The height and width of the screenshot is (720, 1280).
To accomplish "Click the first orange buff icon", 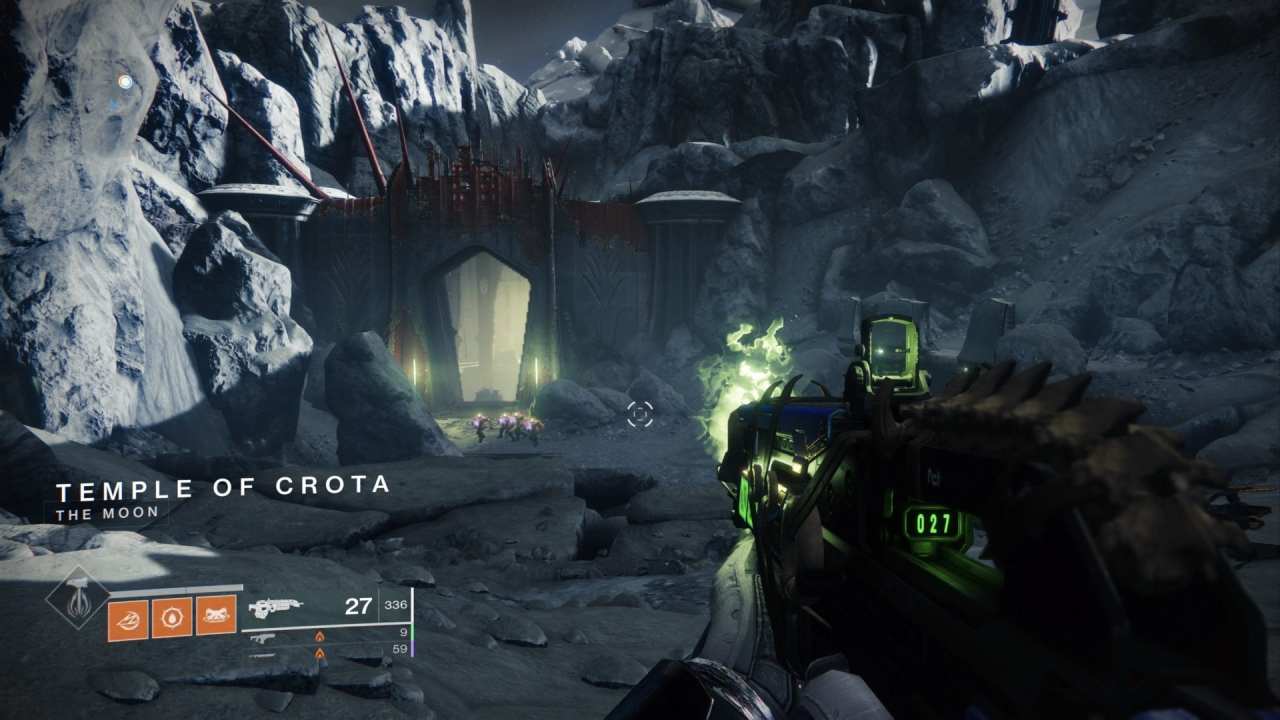I will pos(126,617).
